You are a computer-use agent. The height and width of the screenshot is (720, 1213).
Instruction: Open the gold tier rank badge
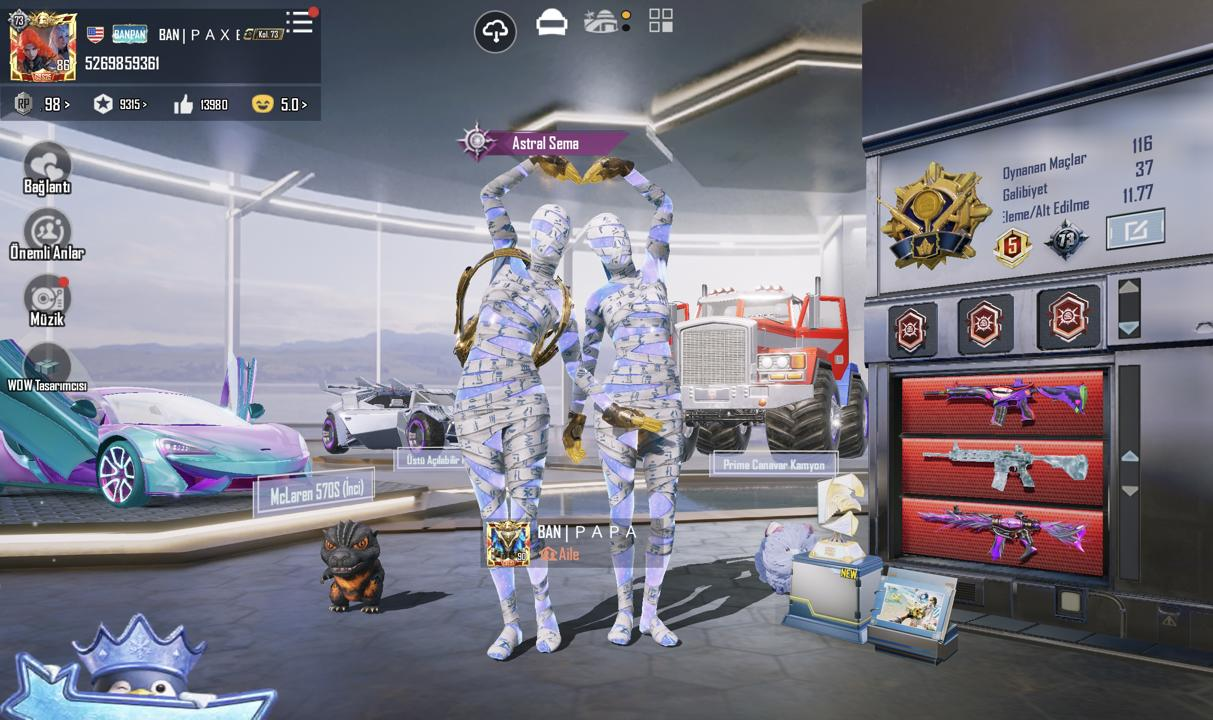tap(934, 216)
